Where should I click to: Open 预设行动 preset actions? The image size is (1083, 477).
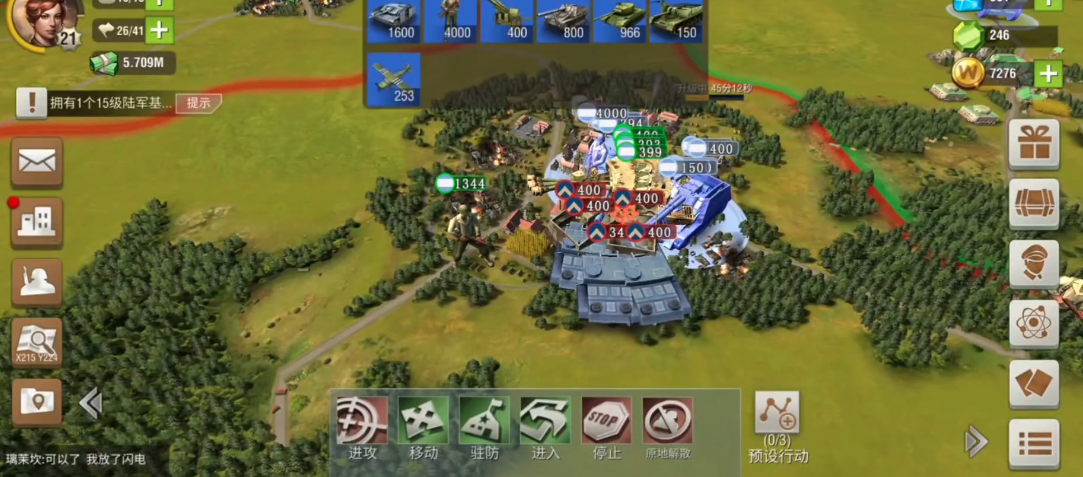click(777, 426)
